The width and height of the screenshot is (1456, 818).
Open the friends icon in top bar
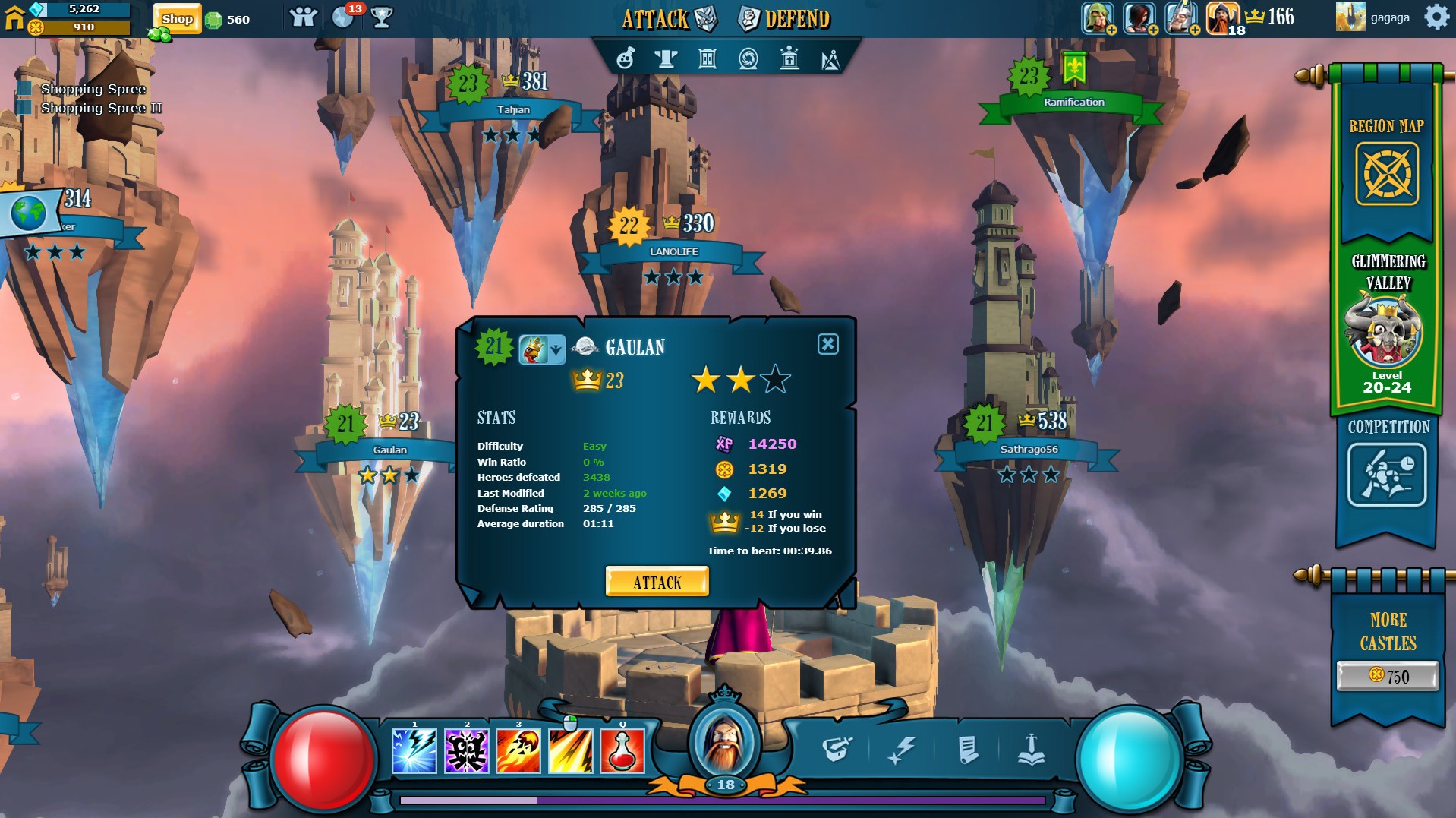pos(303,18)
